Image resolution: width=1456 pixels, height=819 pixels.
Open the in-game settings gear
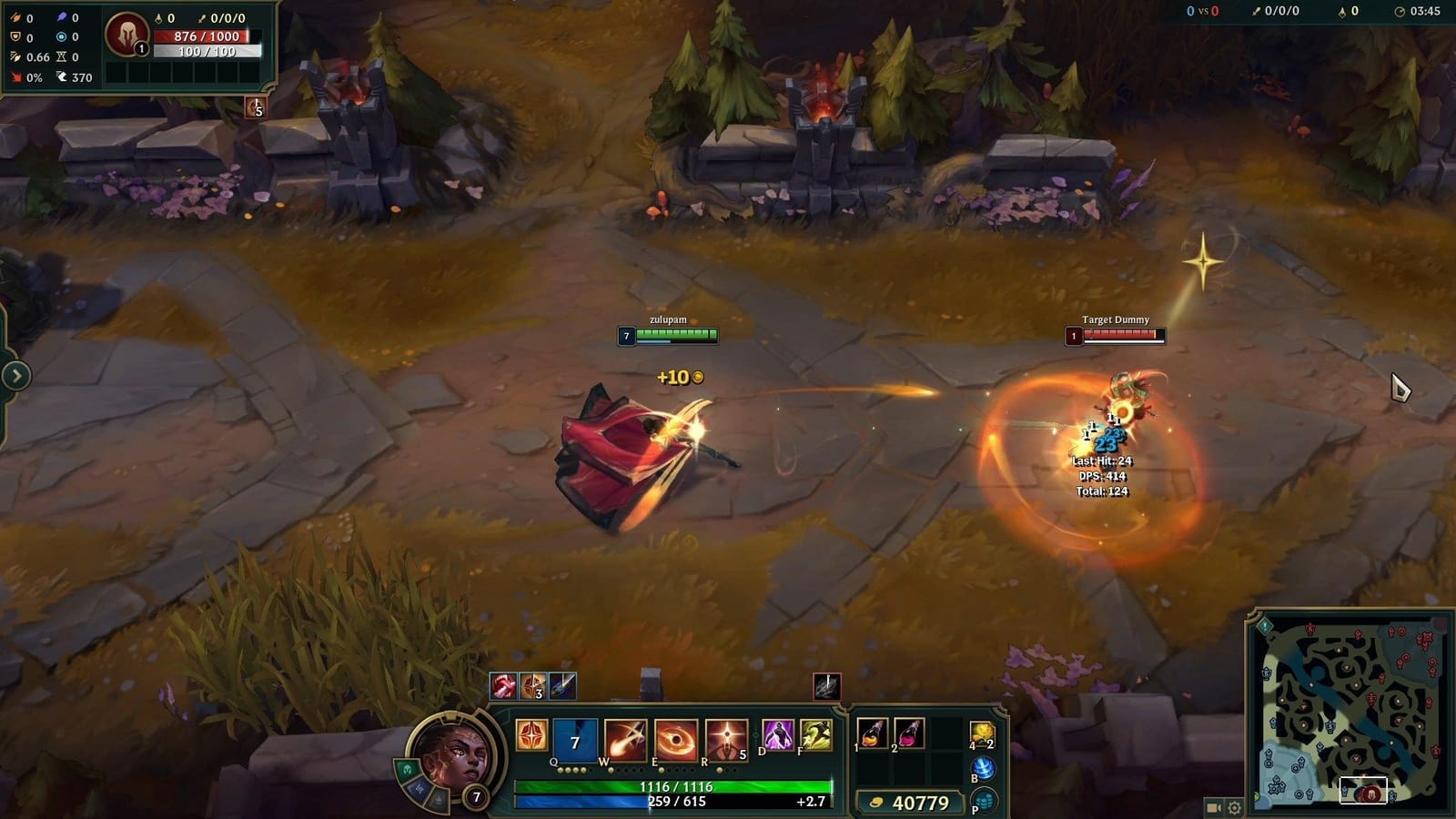1234,807
